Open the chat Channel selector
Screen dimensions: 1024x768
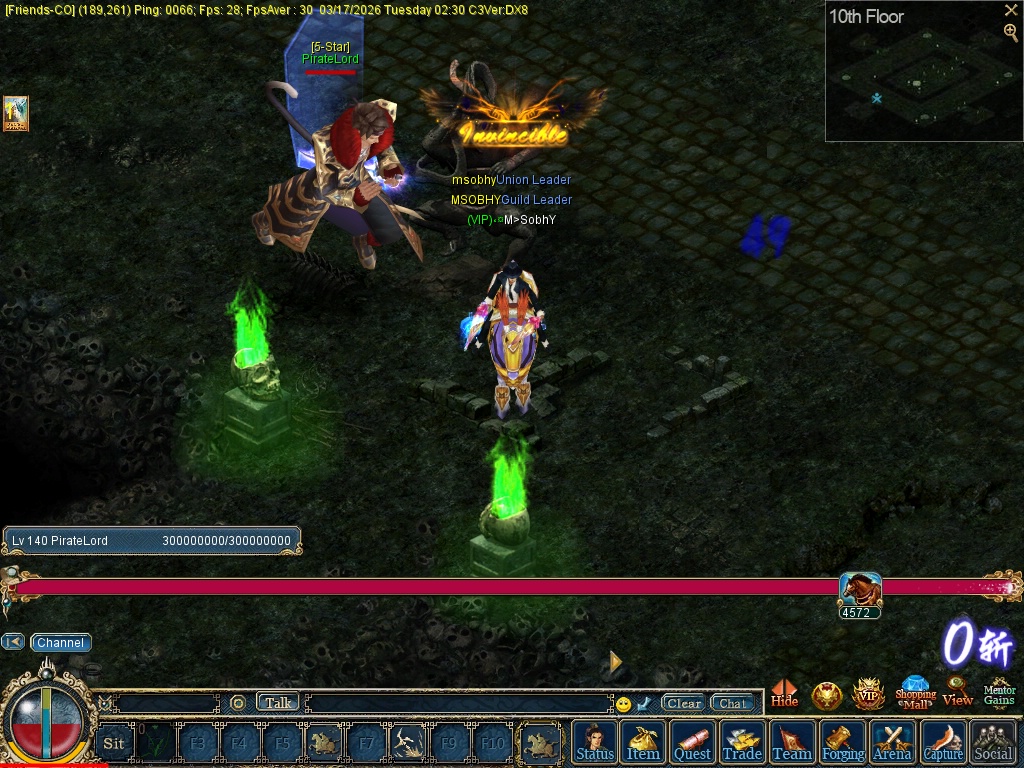[x=61, y=643]
